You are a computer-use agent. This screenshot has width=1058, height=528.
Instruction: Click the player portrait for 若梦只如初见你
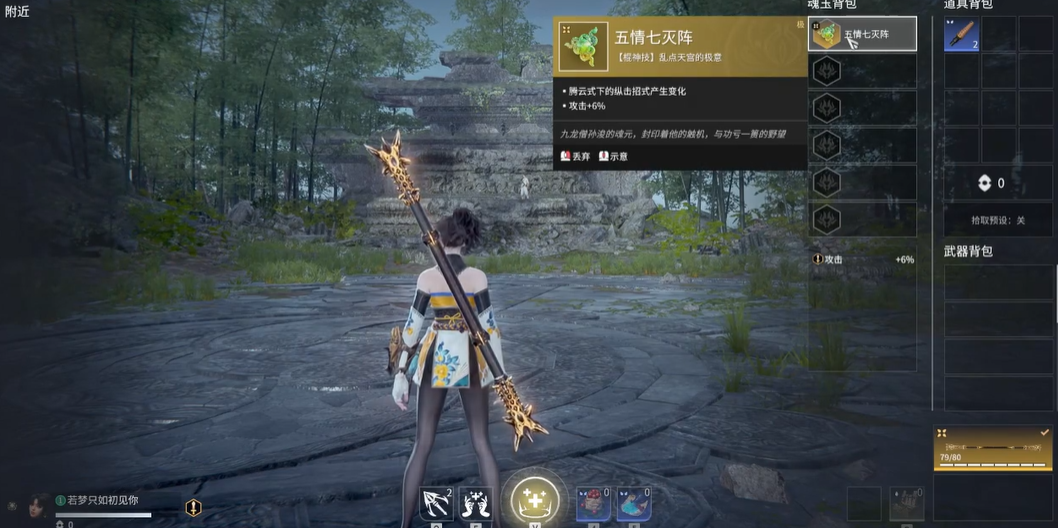38,504
